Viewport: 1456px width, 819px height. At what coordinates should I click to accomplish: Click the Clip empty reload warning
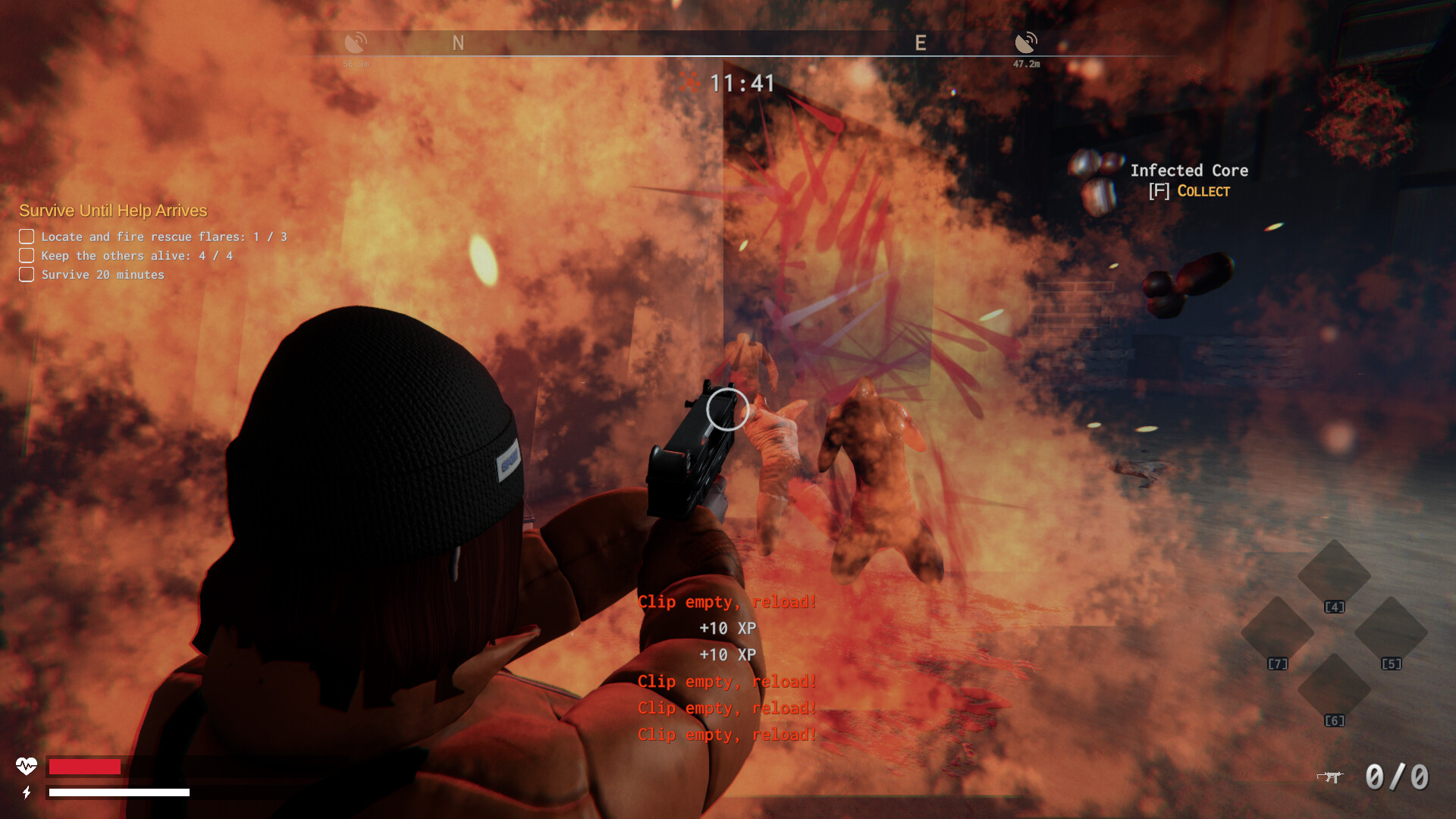point(727,601)
